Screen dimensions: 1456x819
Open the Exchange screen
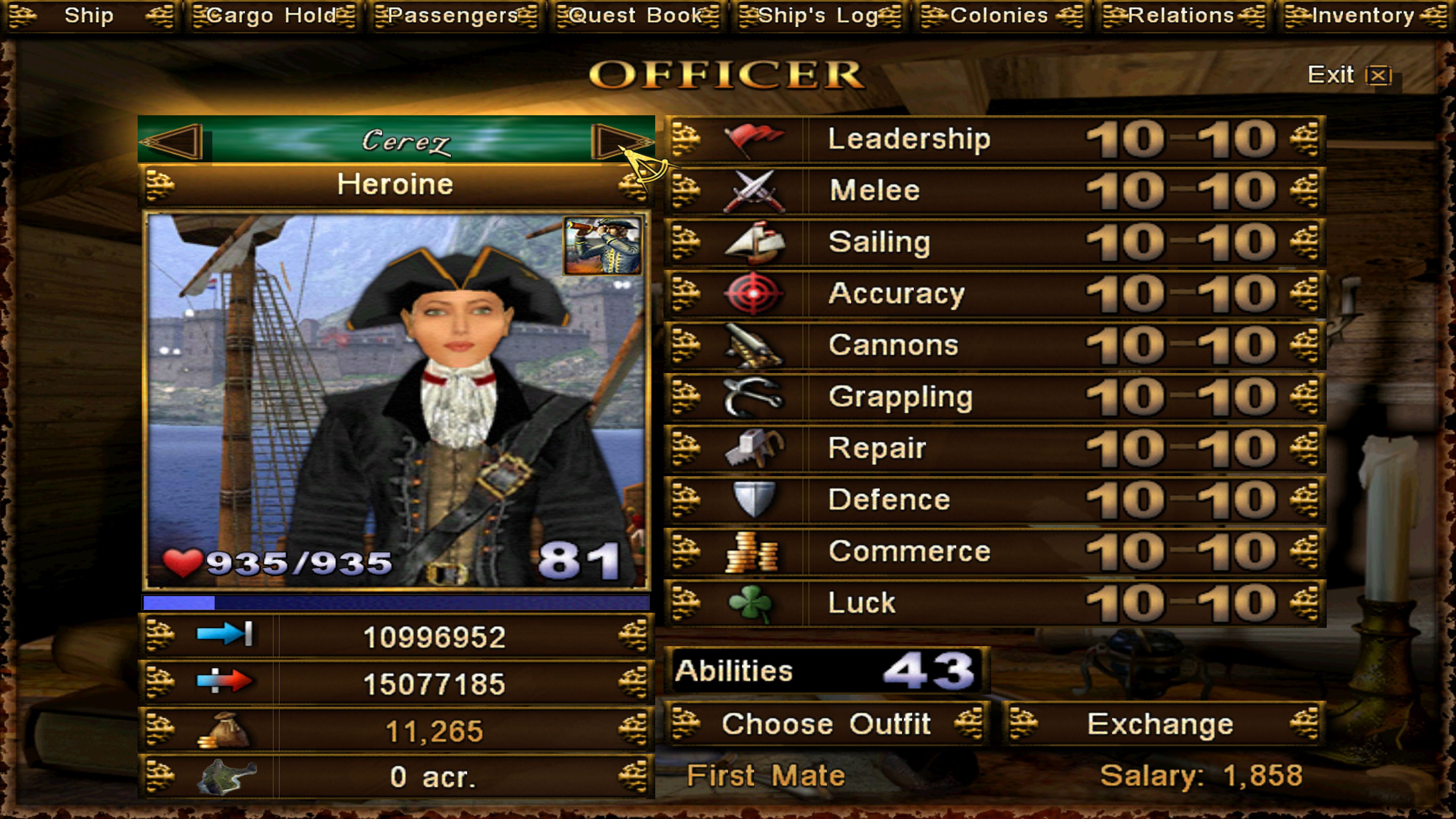click(x=1161, y=724)
